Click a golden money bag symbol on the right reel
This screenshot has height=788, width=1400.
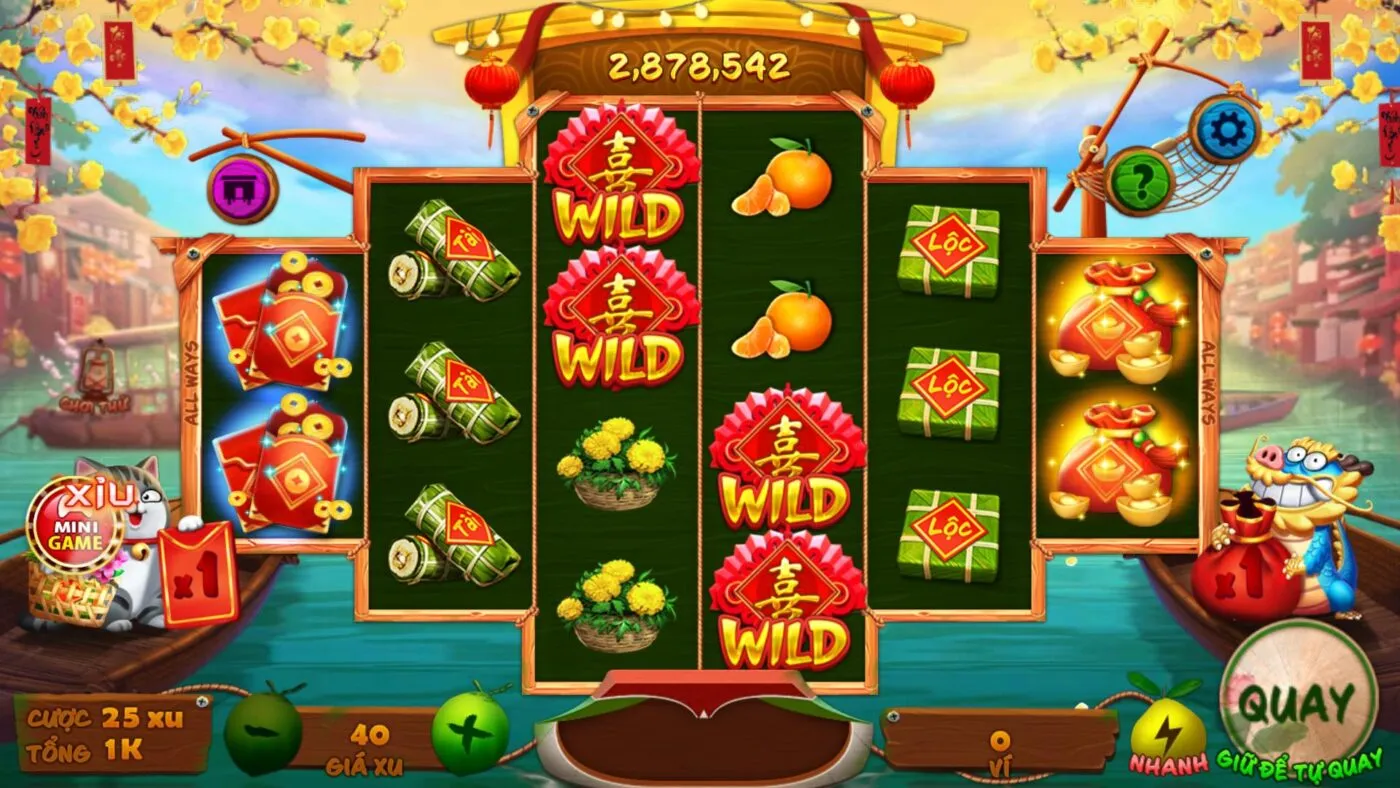(1110, 330)
